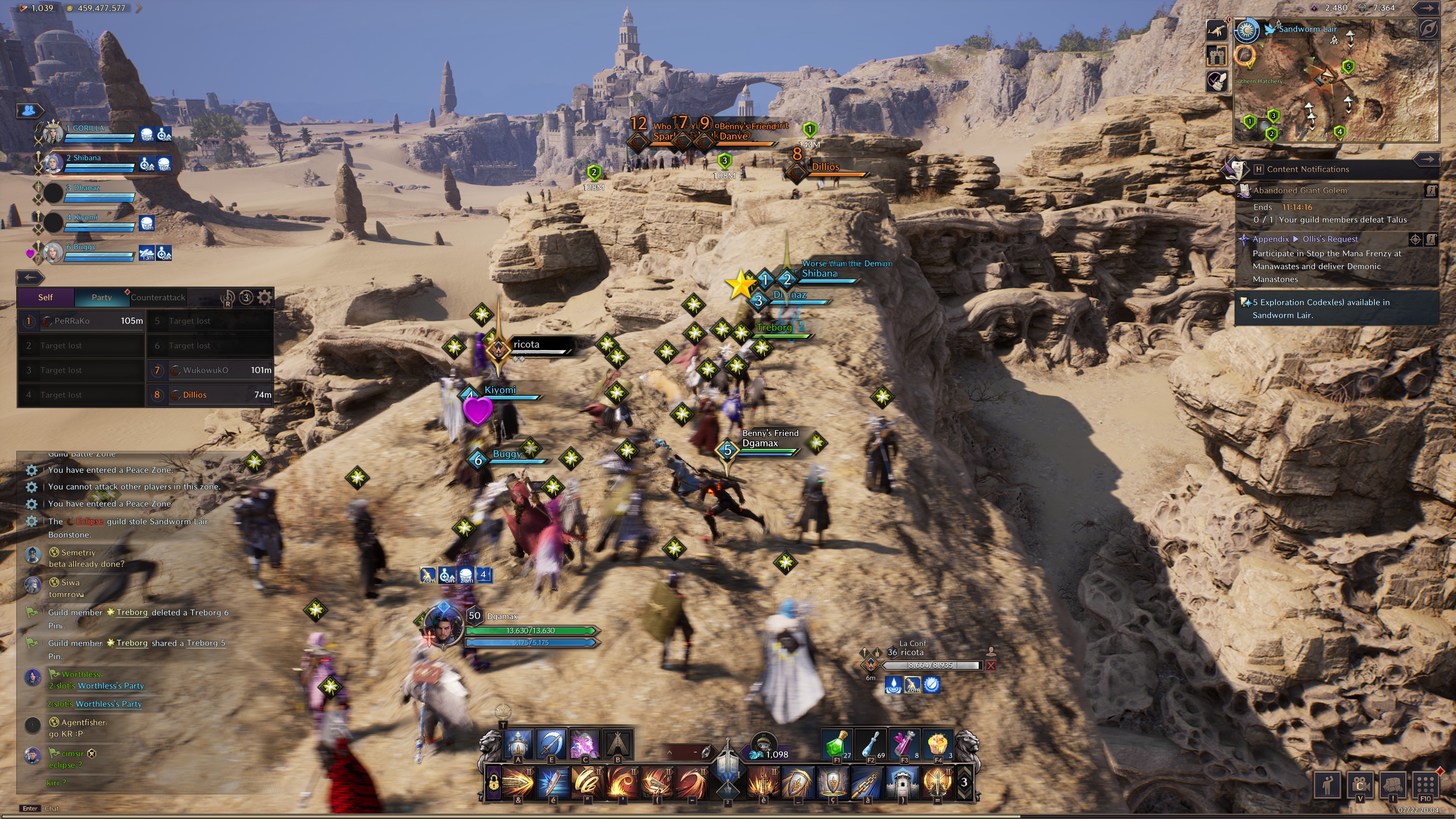The image size is (1456, 819).
Task: Open the camp tent icon
Action: [618, 744]
